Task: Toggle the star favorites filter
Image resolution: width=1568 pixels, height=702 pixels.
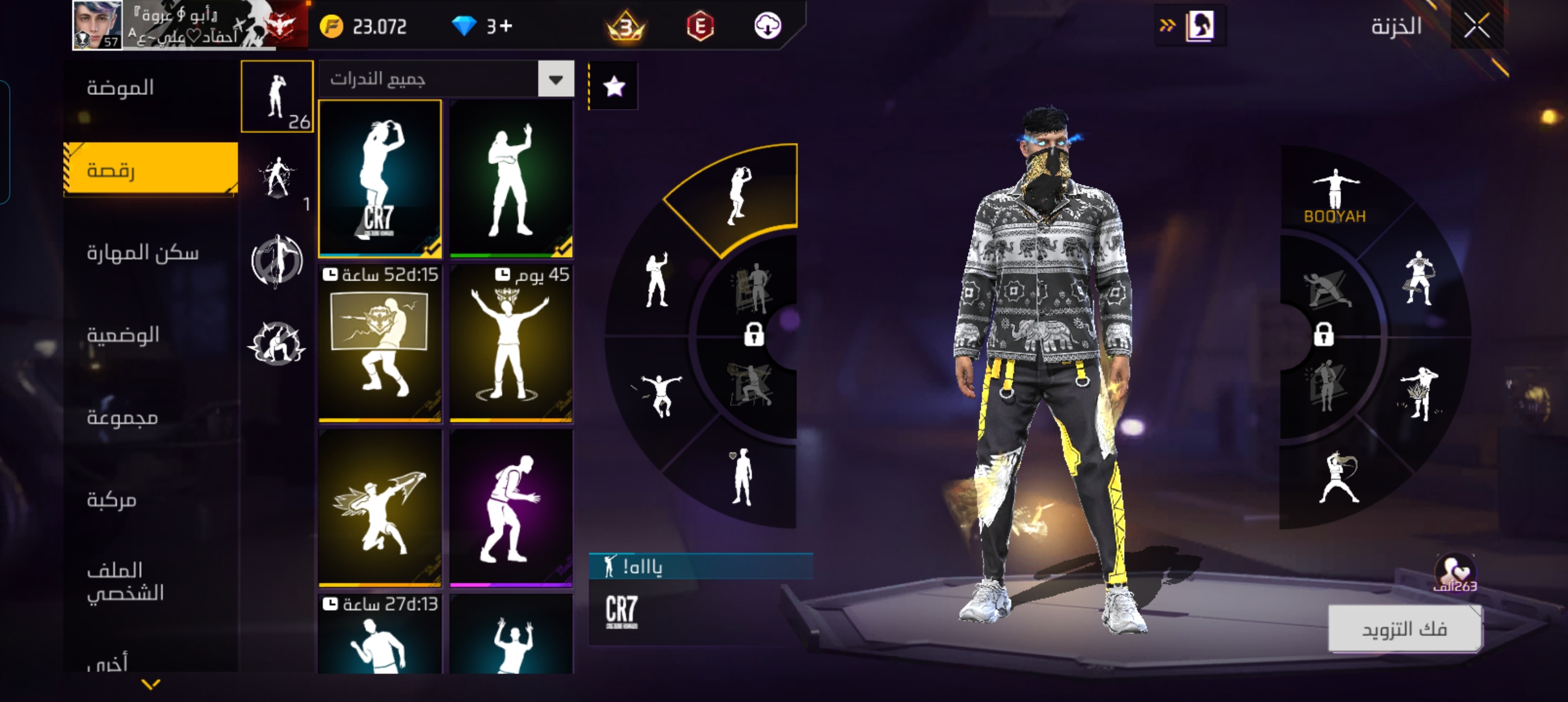Action: point(614,86)
